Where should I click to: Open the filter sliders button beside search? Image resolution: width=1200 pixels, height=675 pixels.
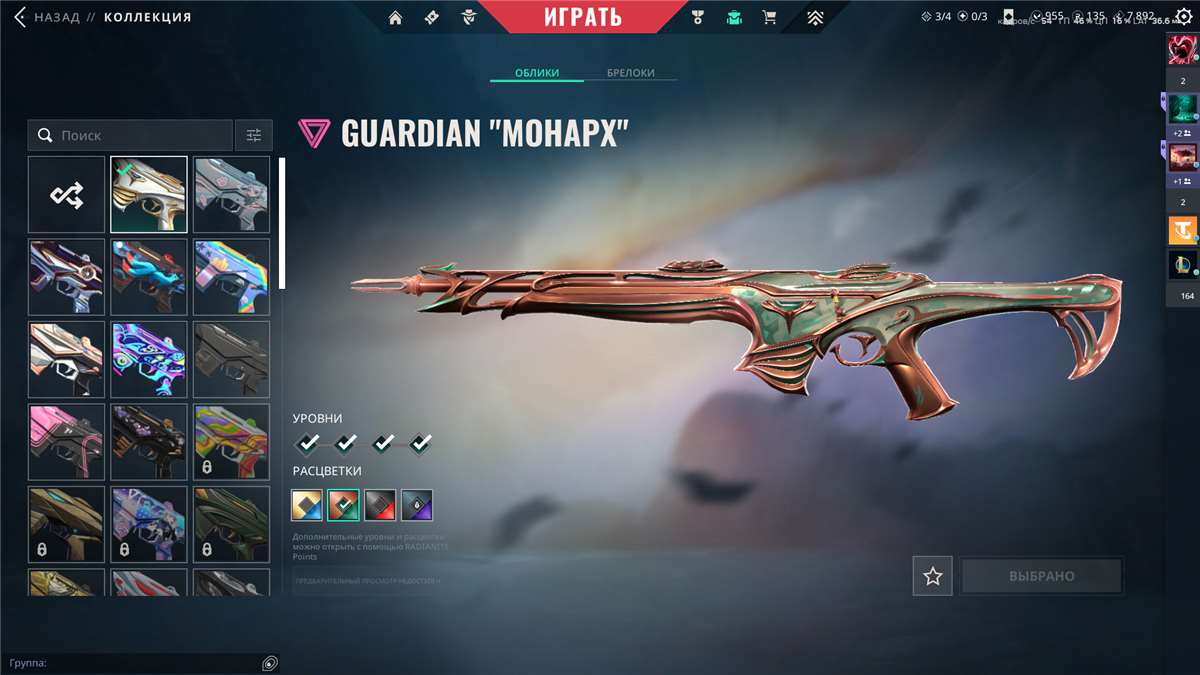coord(254,135)
